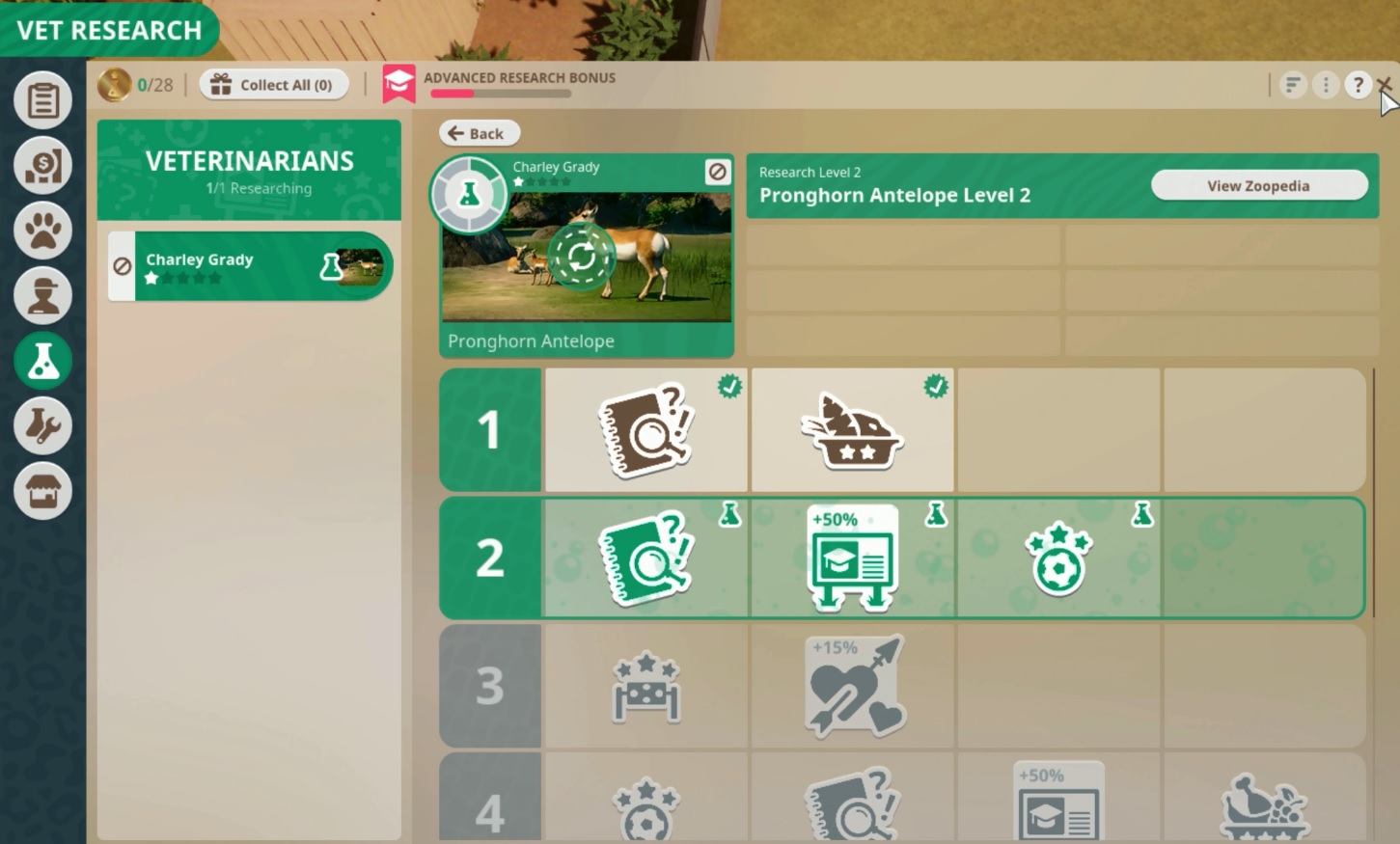The width and height of the screenshot is (1400, 844).
Task: Open the three-dot options menu
Action: [x=1325, y=85]
